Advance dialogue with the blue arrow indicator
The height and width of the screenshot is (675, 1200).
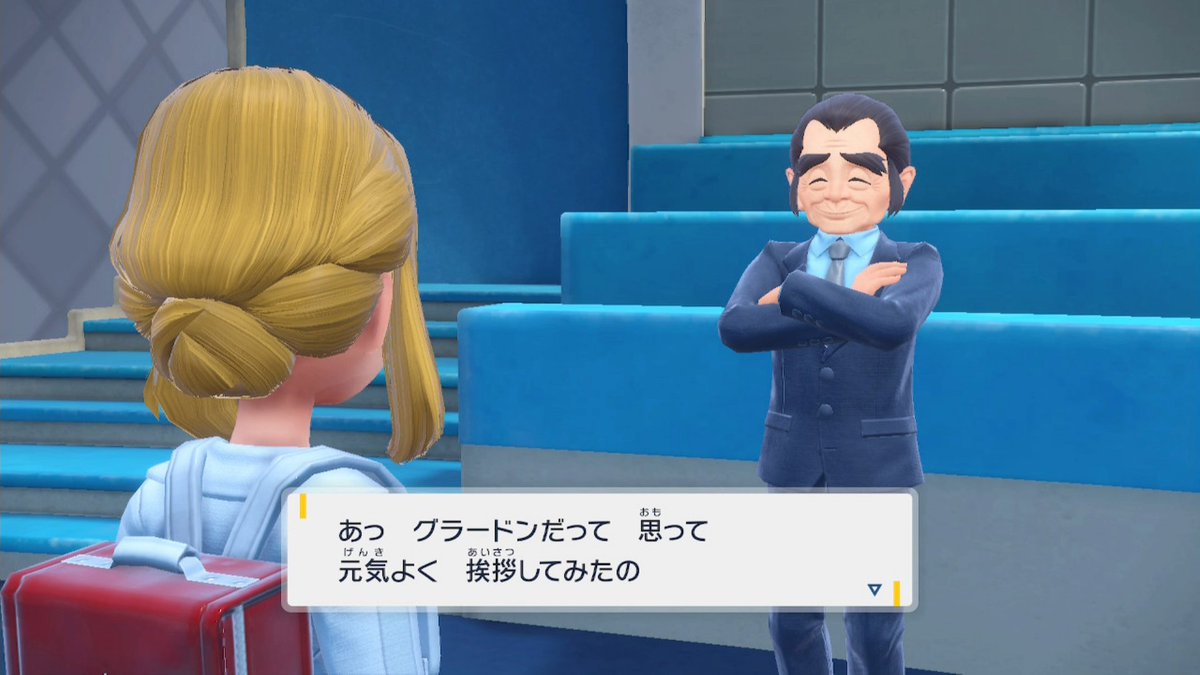click(874, 590)
